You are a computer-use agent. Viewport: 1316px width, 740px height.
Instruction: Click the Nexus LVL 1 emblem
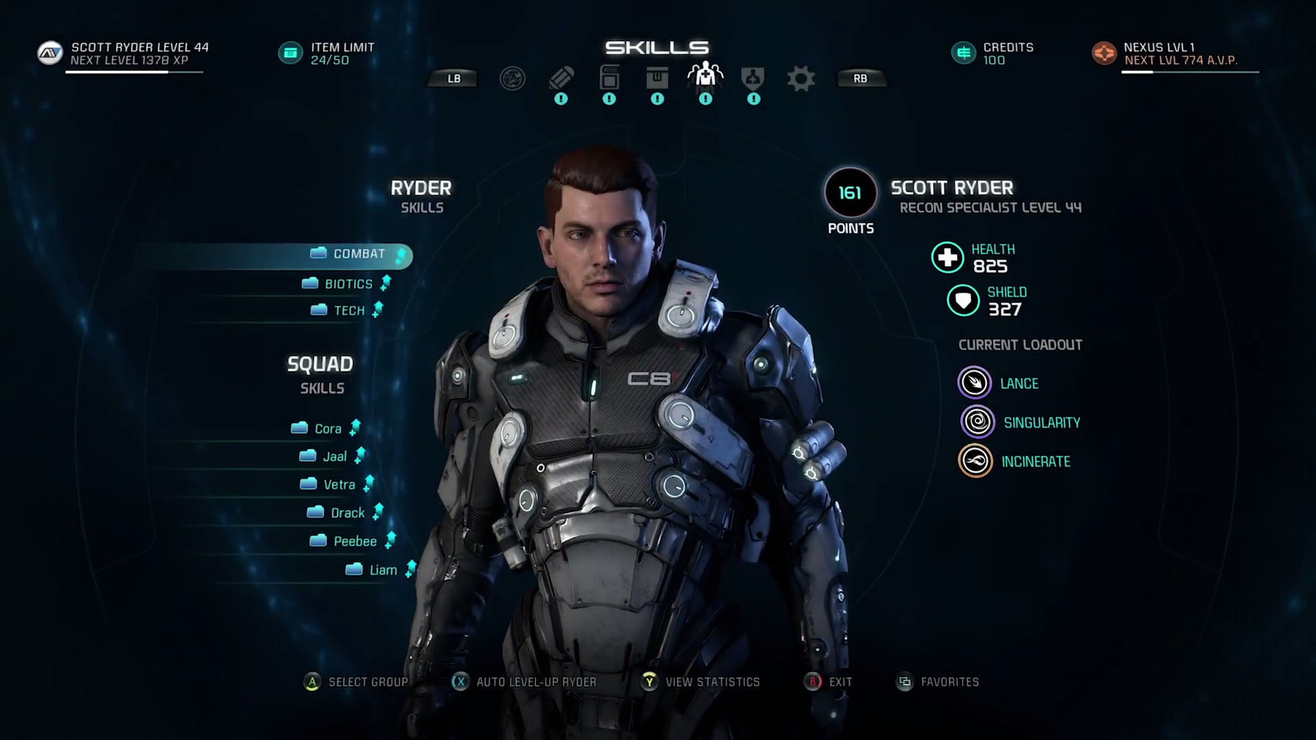coord(1104,52)
